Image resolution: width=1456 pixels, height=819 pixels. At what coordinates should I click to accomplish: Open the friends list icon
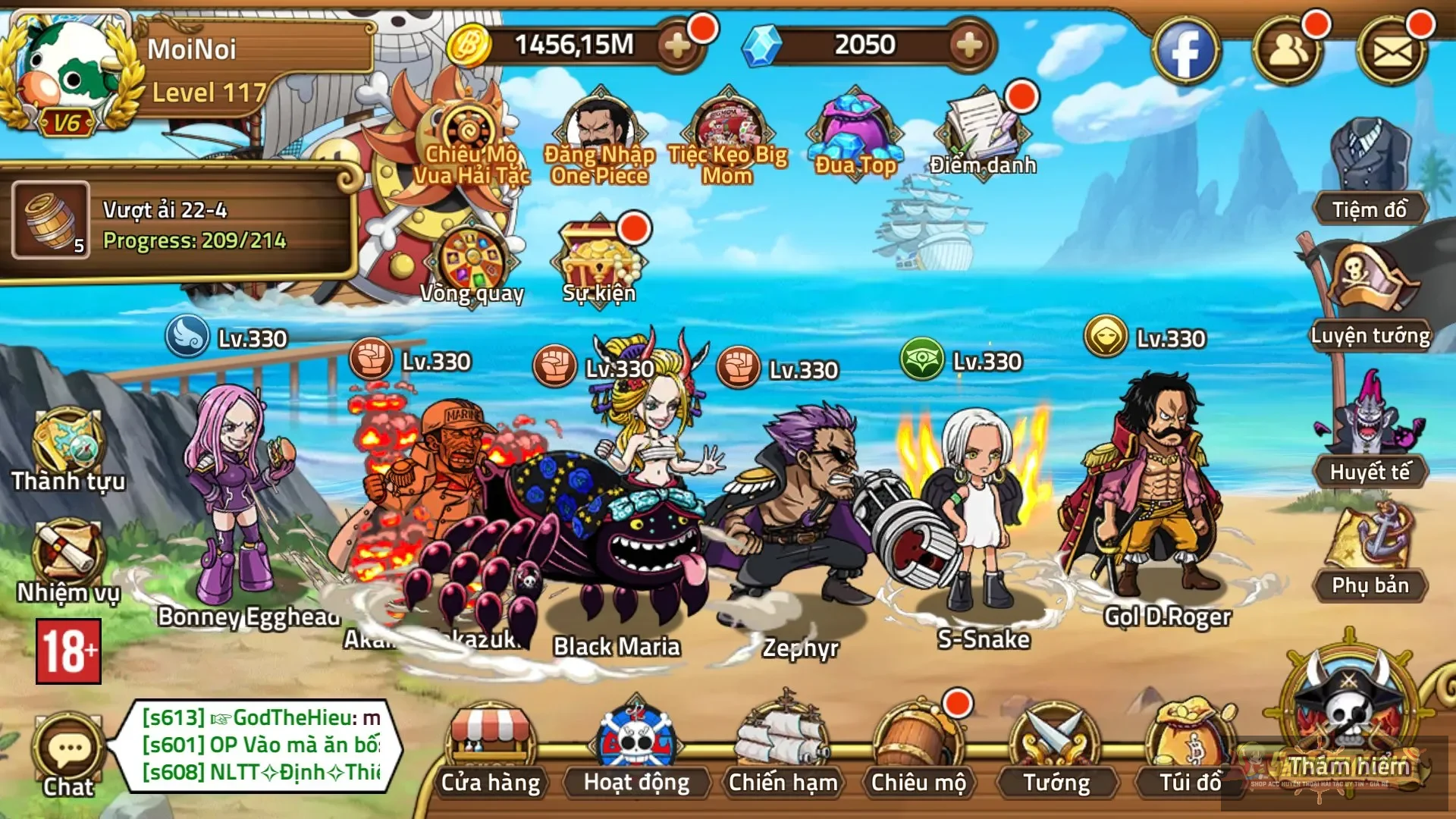[1288, 52]
